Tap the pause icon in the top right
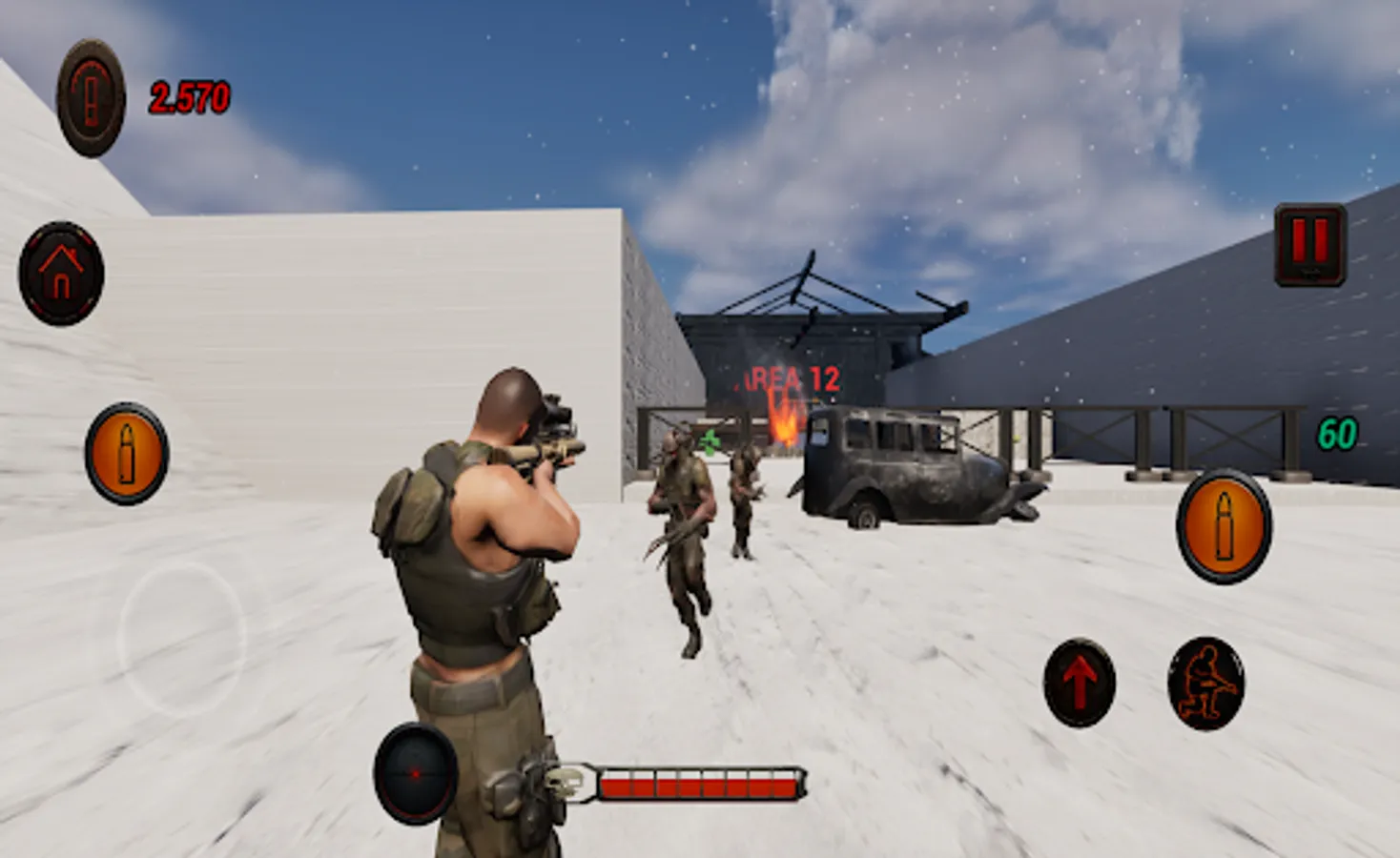1400x858 pixels. (x=1308, y=240)
